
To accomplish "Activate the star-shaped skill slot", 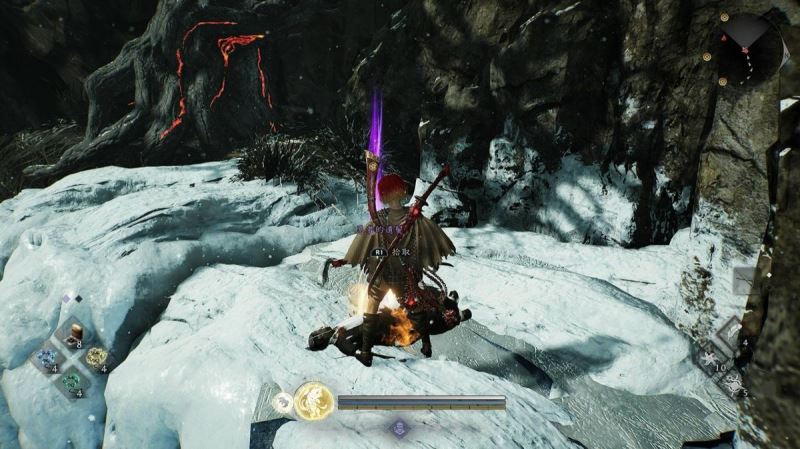I will (707, 359).
